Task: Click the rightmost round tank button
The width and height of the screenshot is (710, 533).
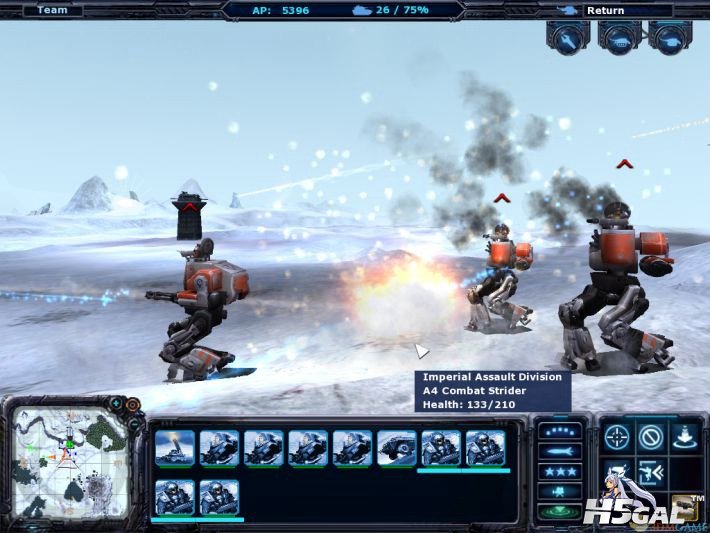Action: [x=670, y=37]
